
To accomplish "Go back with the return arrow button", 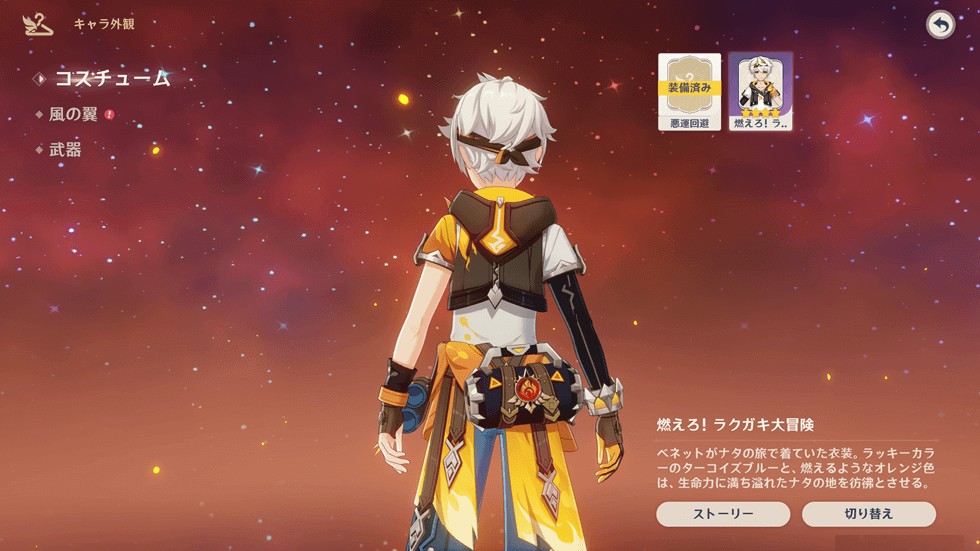I will coord(940,25).
